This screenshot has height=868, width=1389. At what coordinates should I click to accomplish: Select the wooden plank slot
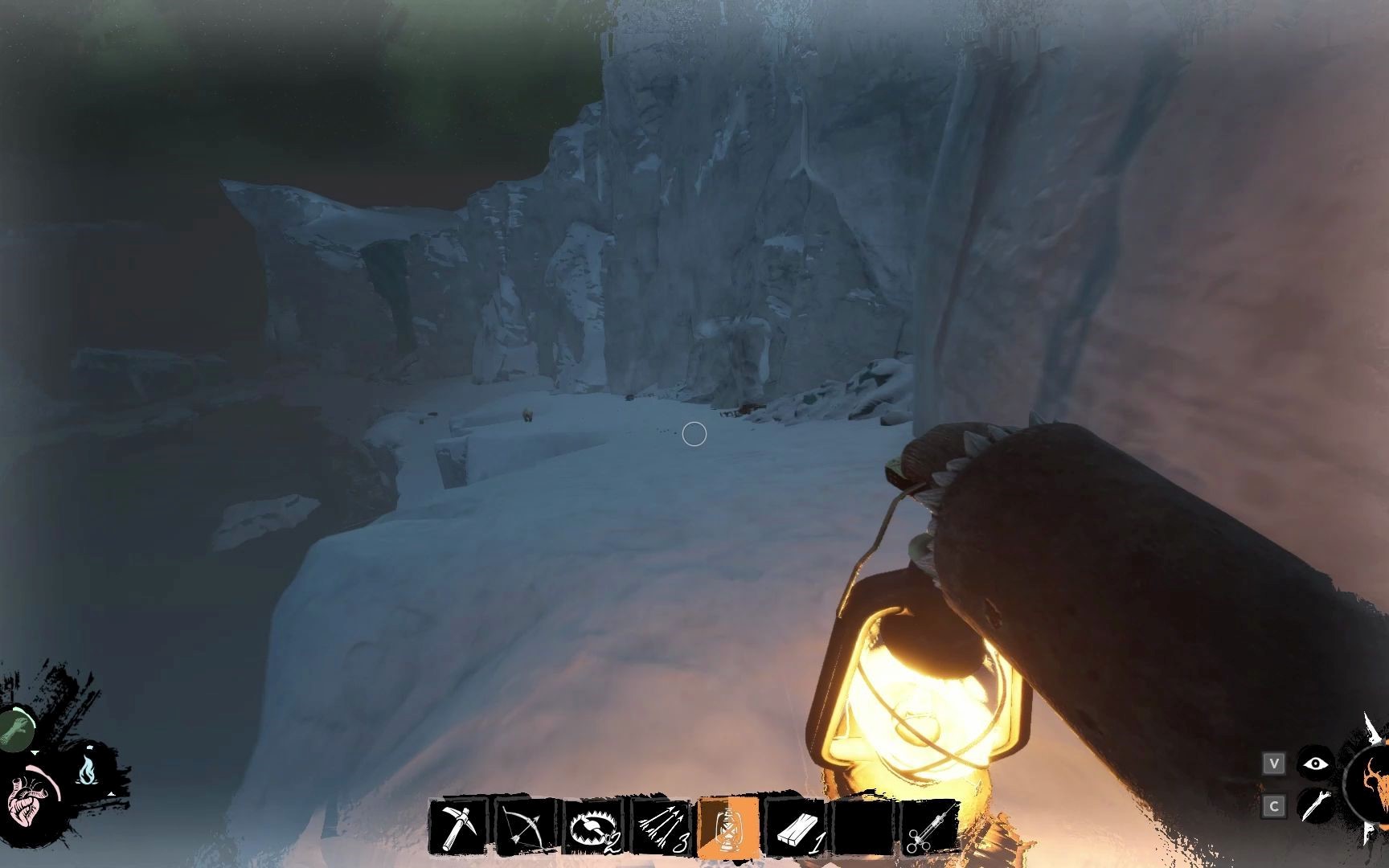(796, 826)
